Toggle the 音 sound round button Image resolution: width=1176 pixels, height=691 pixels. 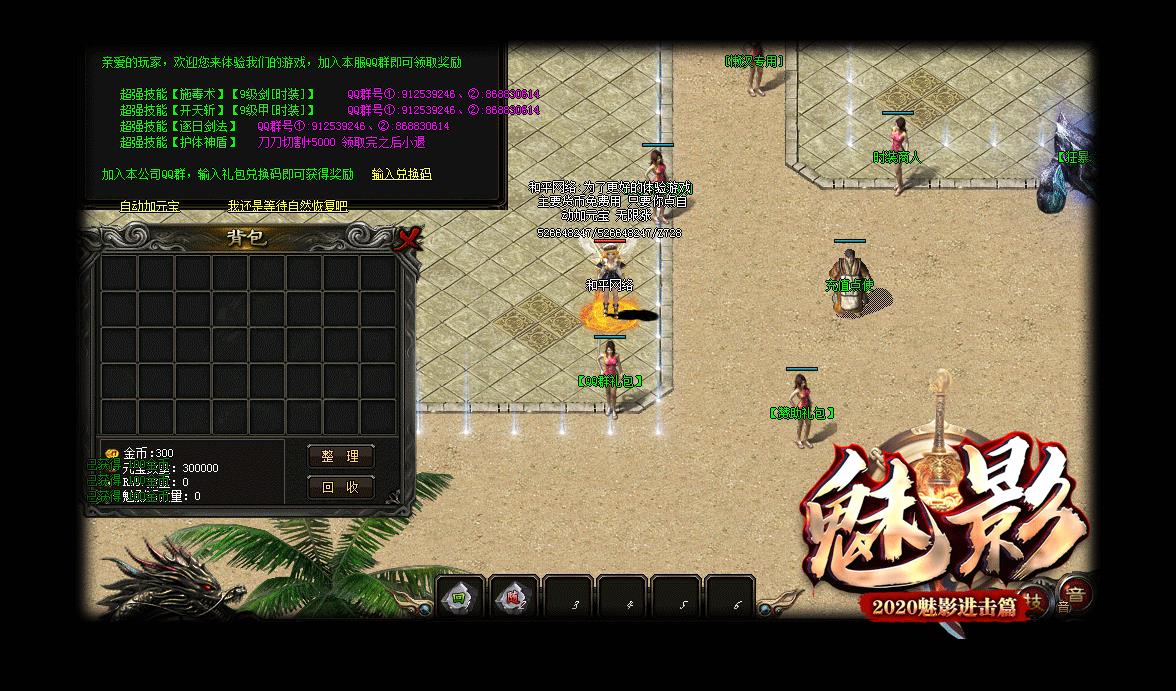[1076, 592]
